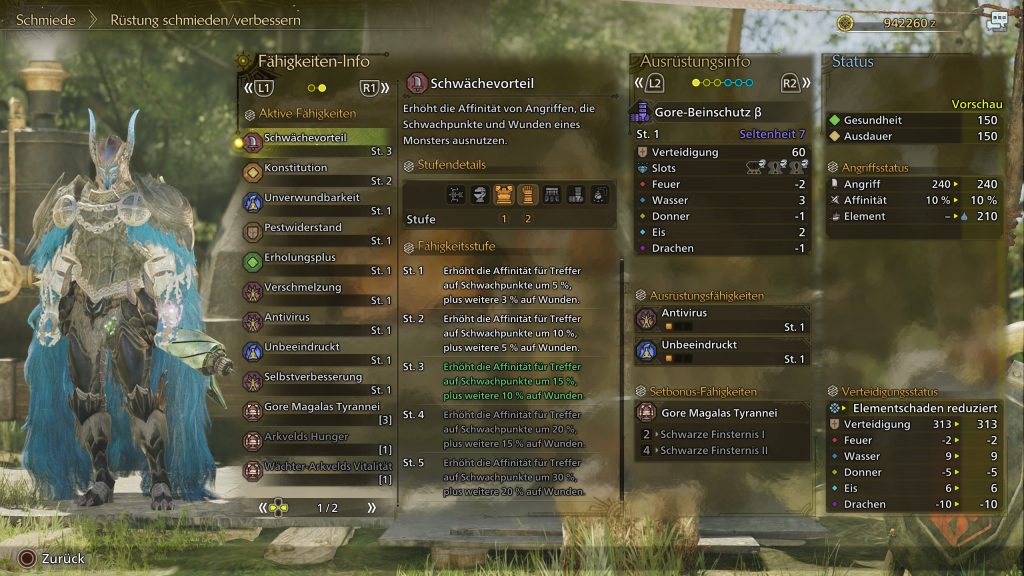1024x576 pixels.
Task: Select Antivirus under Ausrüstungsfähigkeiten
Action: pyautogui.click(x=720, y=319)
